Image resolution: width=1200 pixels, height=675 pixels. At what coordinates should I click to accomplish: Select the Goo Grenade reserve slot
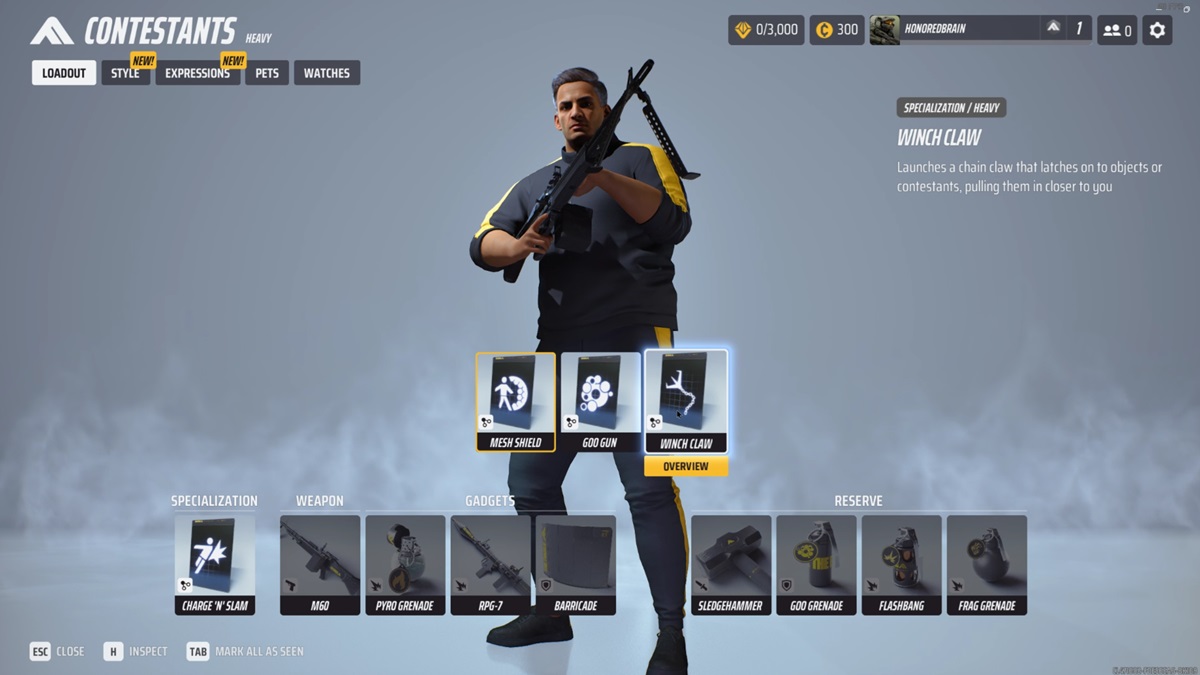pos(816,564)
